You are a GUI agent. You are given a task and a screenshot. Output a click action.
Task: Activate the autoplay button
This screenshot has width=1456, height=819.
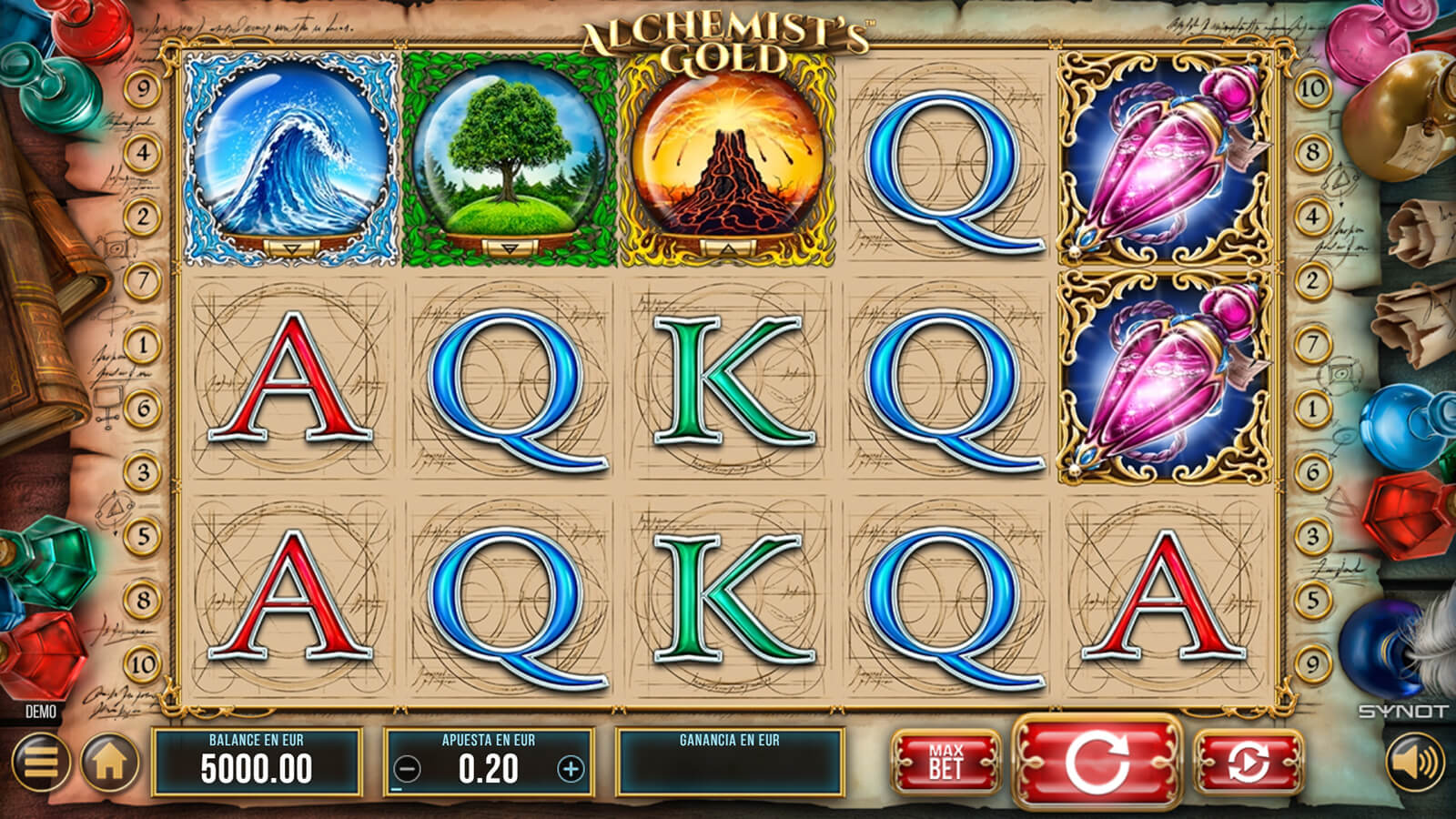coord(1248,761)
